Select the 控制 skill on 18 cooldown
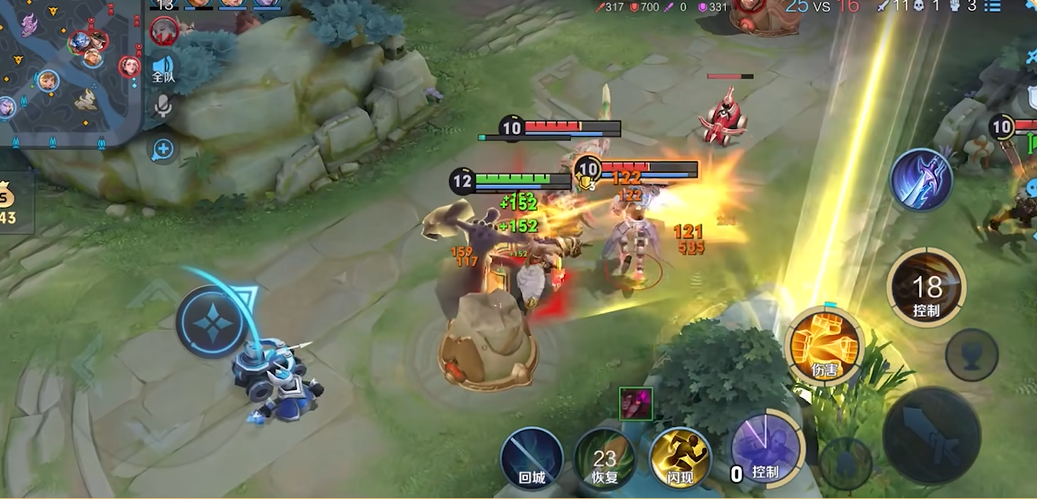This screenshot has height=499, width=1037. (x=926, y=287)
